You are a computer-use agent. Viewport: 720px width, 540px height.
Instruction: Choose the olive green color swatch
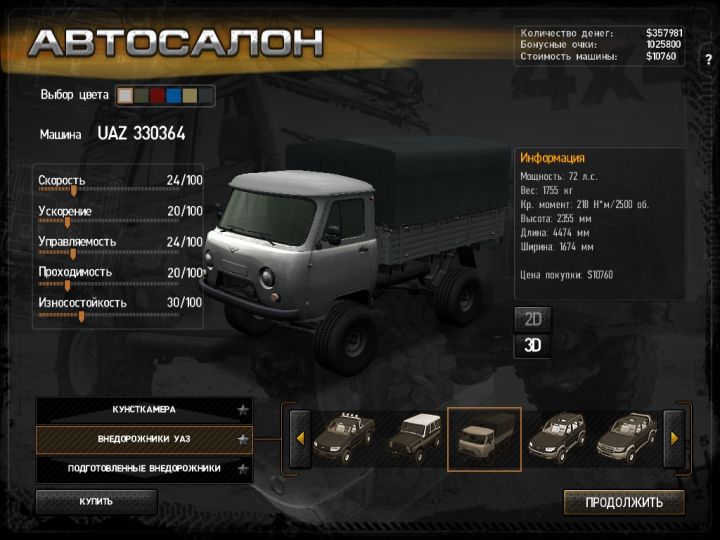point(141,96)
